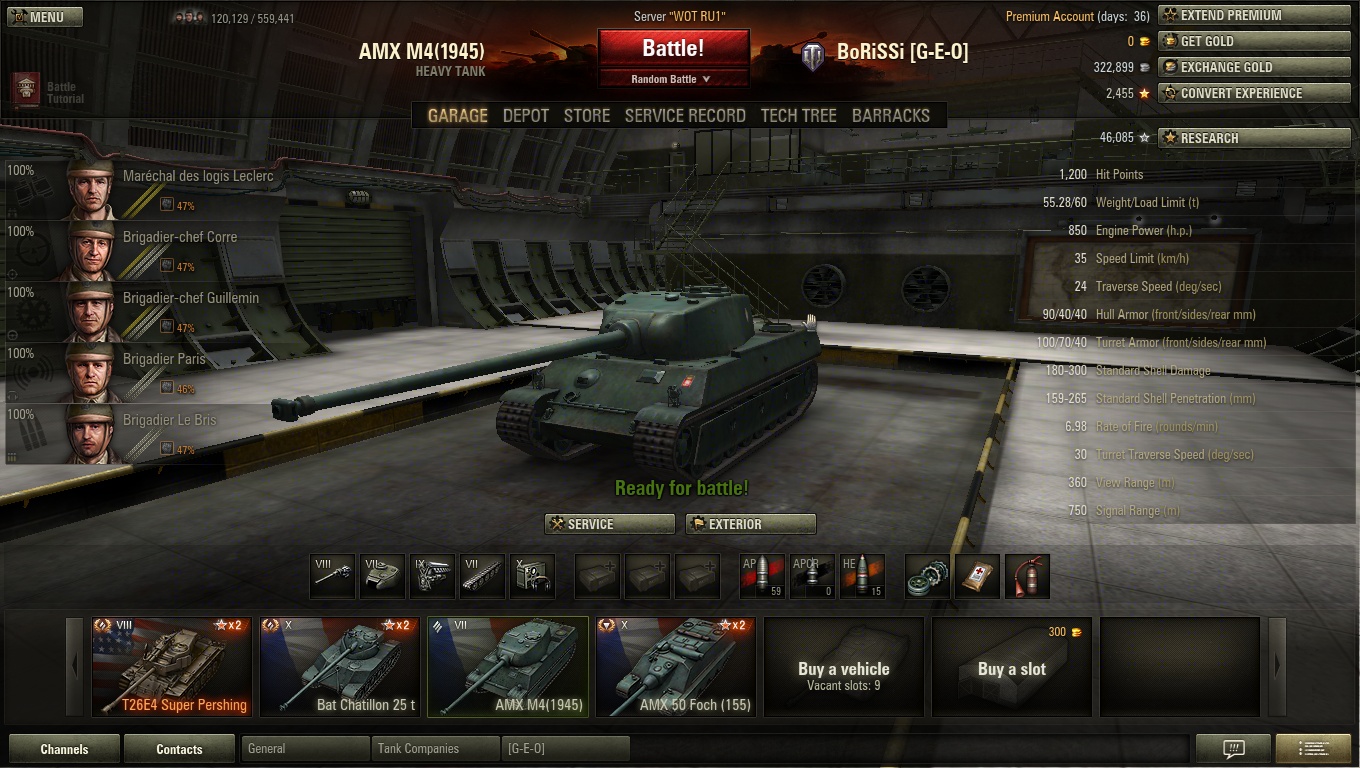This screenshot has height=768, width=1360.
Task: Open the SERVICE RECORD tab
Action: pyautogui.click(x=685, y=115)
